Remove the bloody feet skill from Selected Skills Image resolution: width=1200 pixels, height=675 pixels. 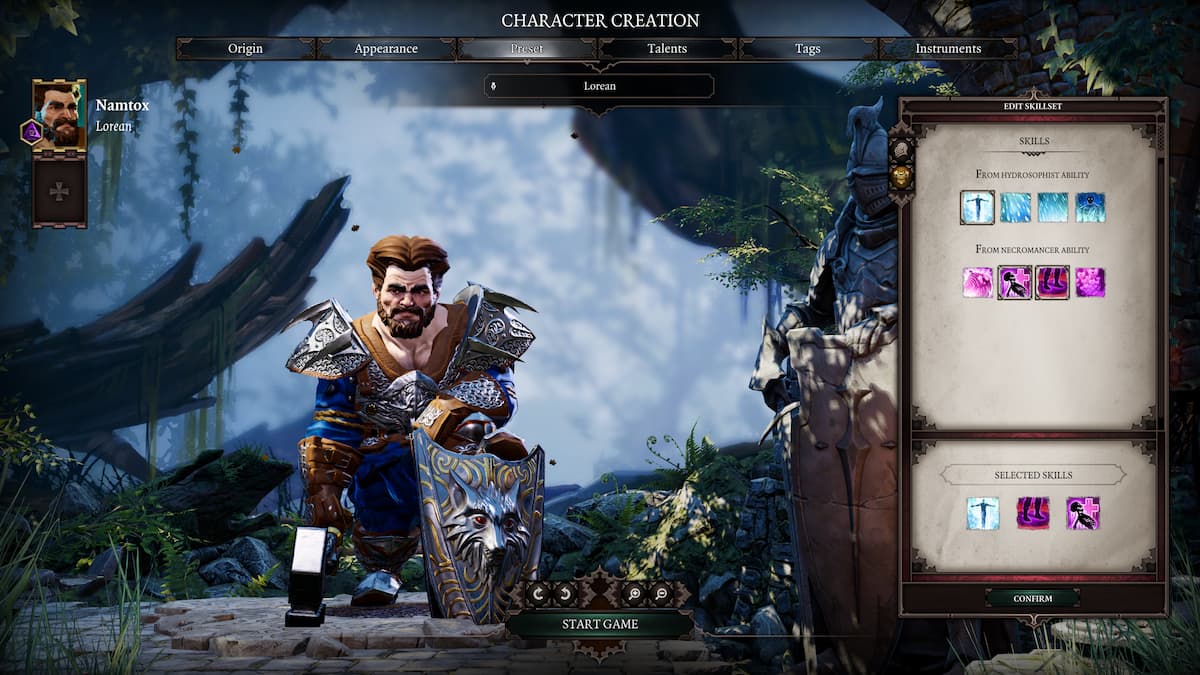[x=1032, y=513]
